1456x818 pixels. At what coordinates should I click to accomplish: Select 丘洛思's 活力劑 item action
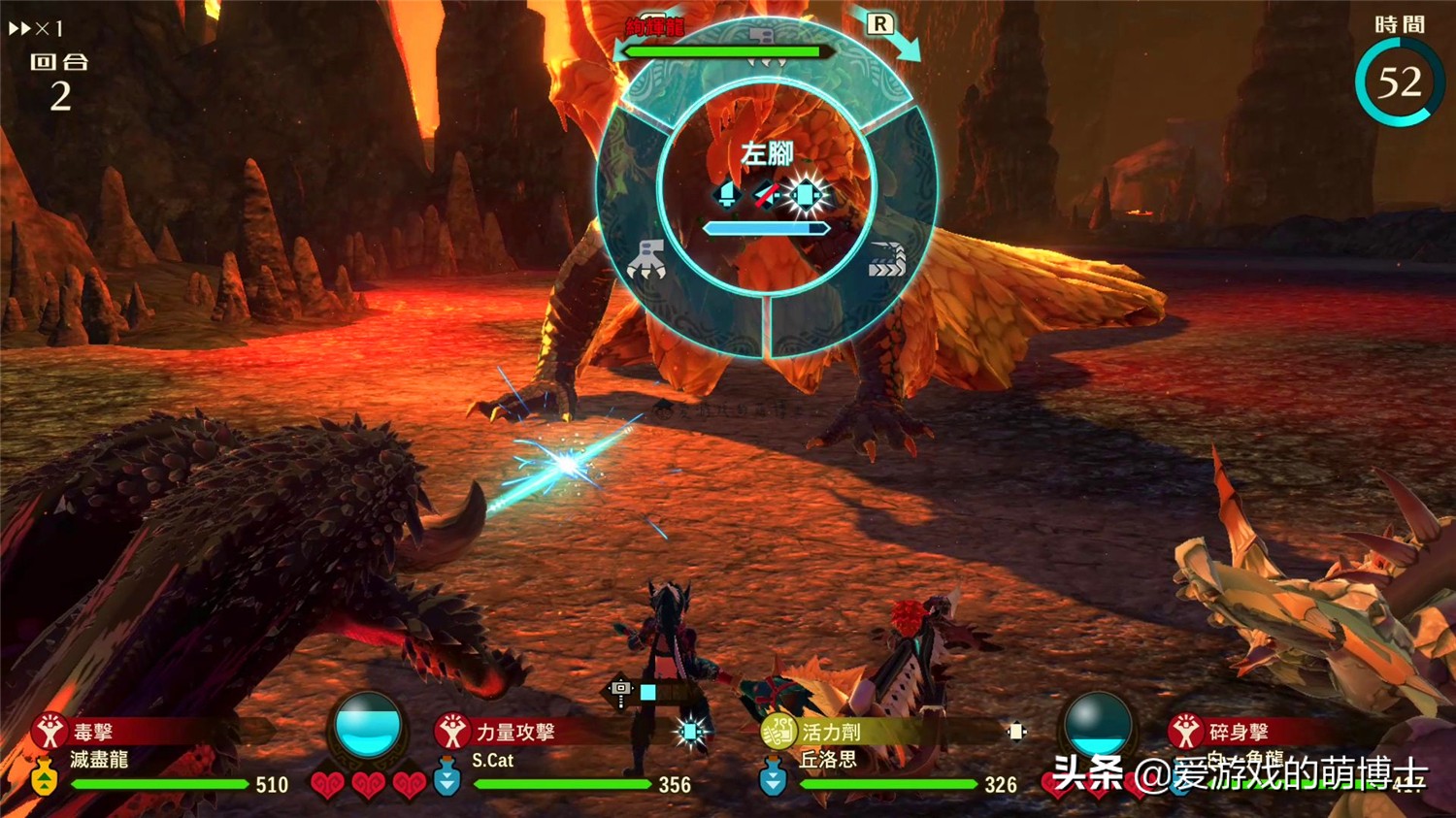[x=831, y=732]
